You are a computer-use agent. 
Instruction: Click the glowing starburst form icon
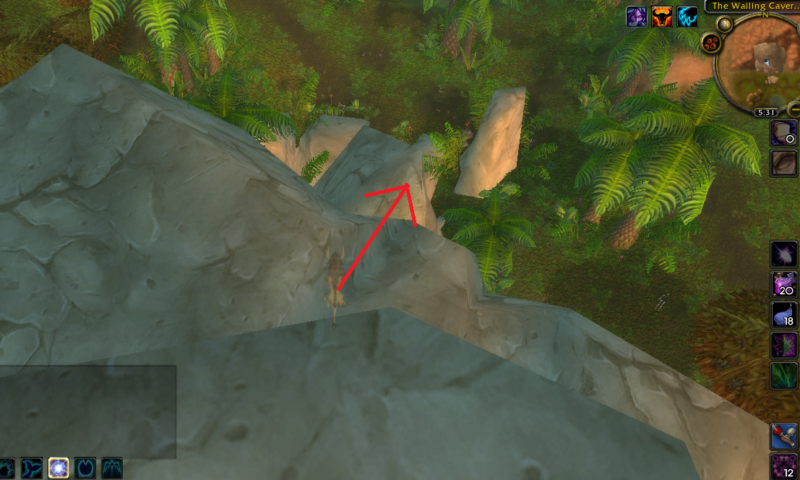(59, 468)
